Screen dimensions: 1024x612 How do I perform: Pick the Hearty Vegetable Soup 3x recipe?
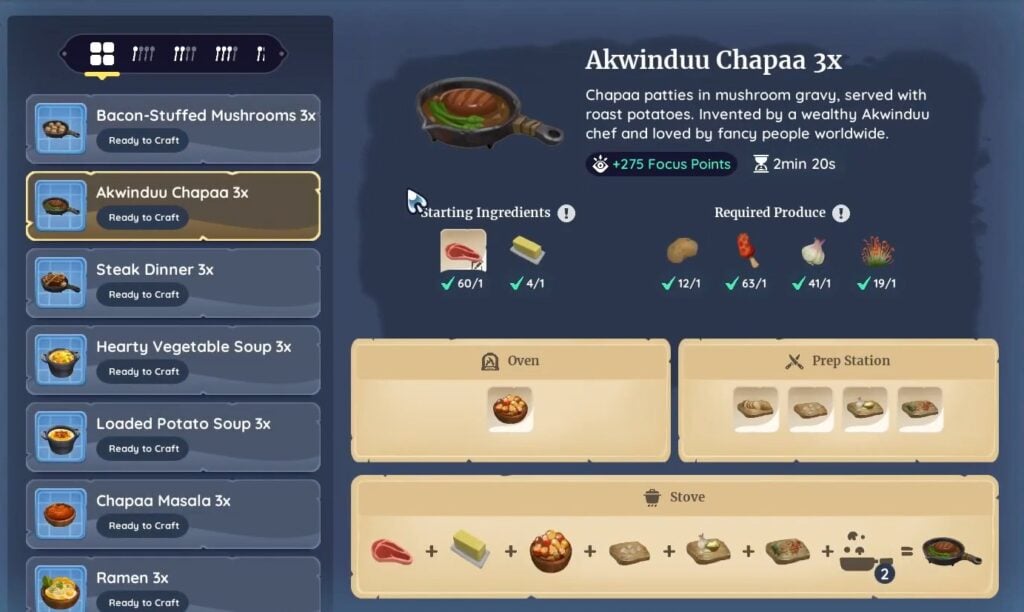[173, 359]
